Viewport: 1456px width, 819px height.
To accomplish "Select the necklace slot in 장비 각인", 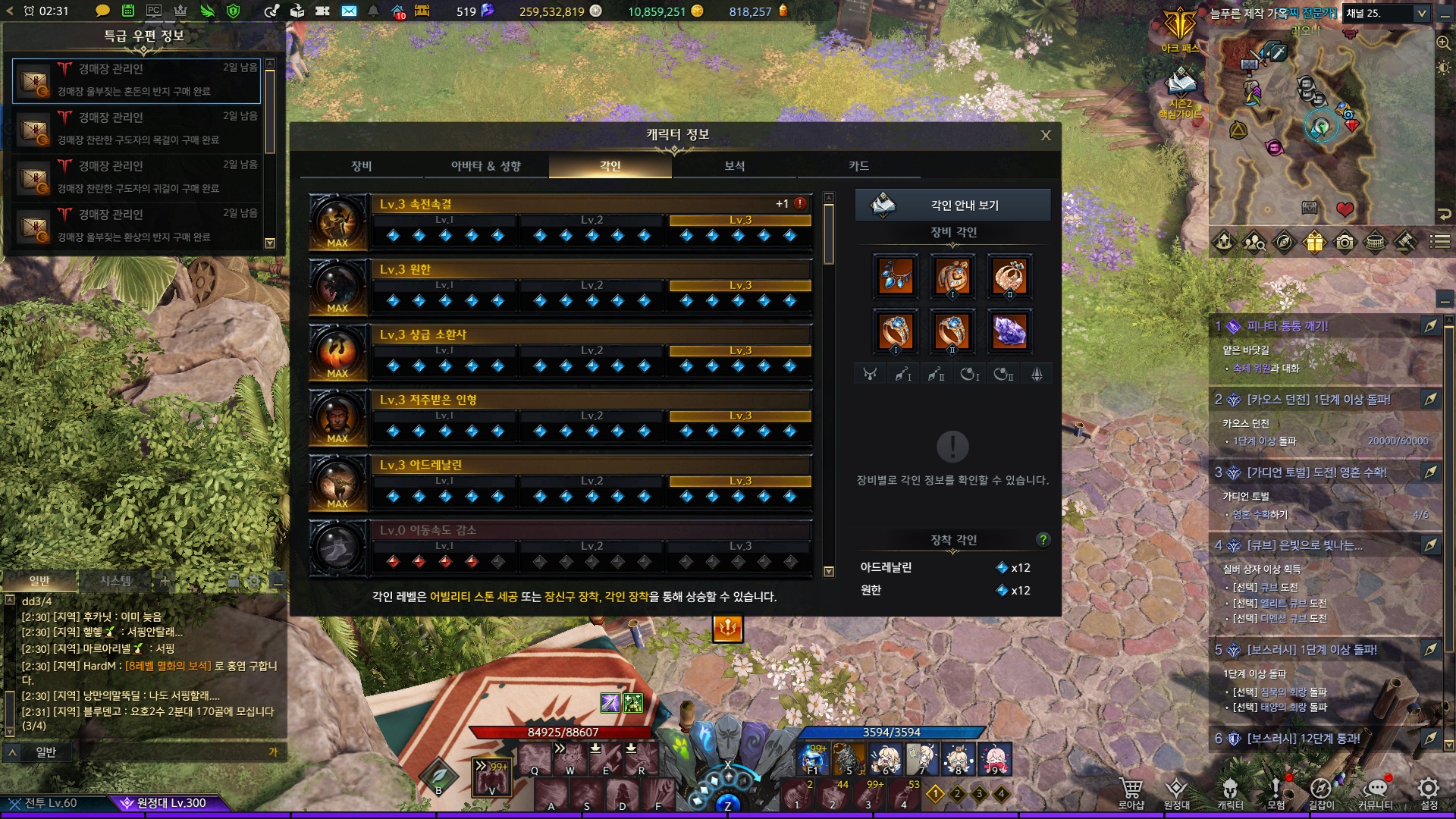I will 896,275.
